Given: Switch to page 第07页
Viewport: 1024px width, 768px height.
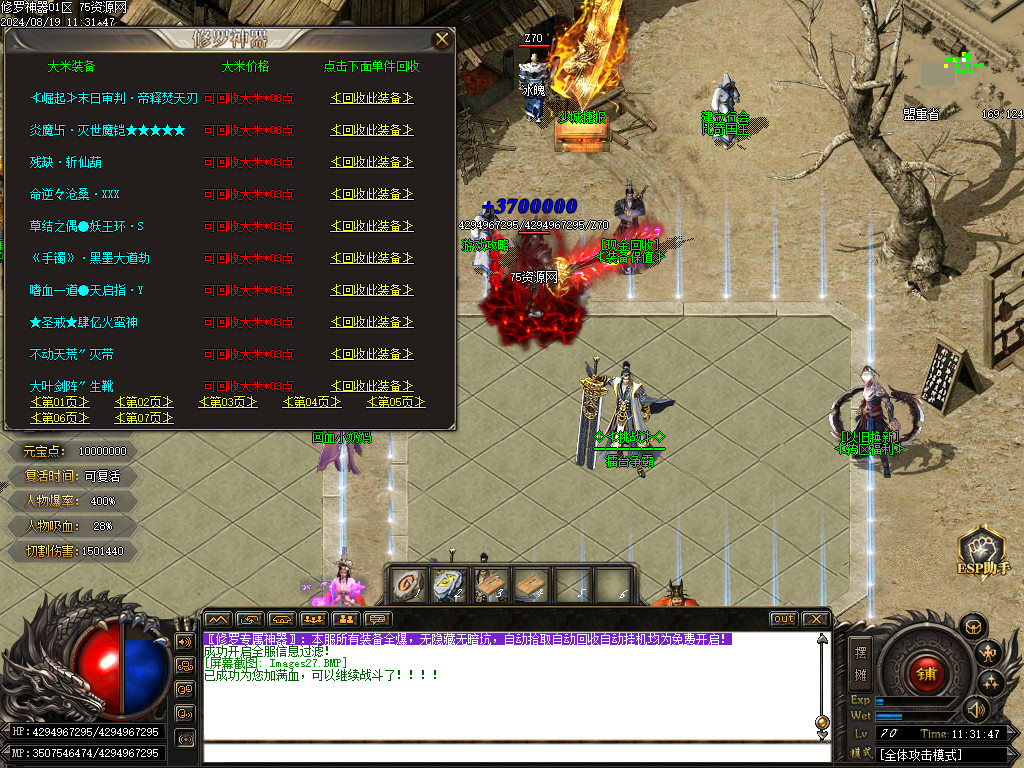Looking at the screenshot, I should click(144, 418).
